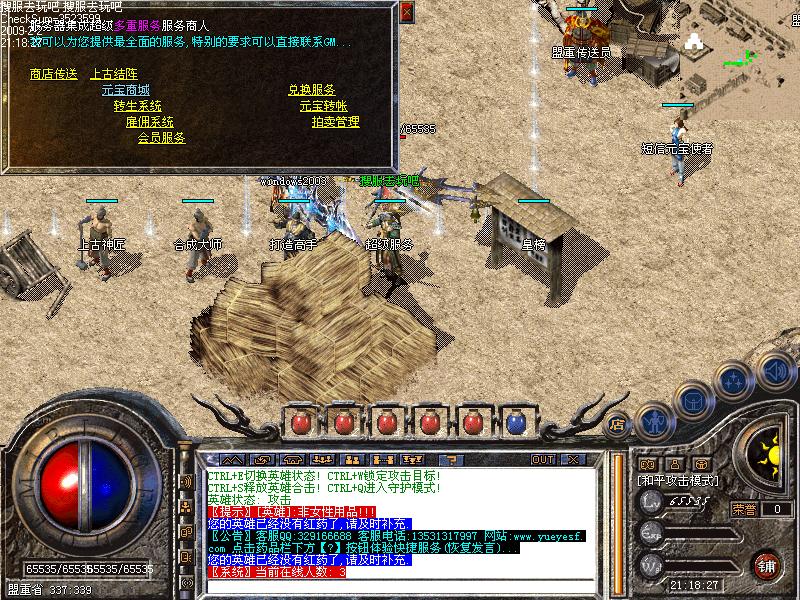Image resolution: width=800 pixels, height=600 pixels.
Task: Click the OUT button above the chat
Action: (543, 459)
